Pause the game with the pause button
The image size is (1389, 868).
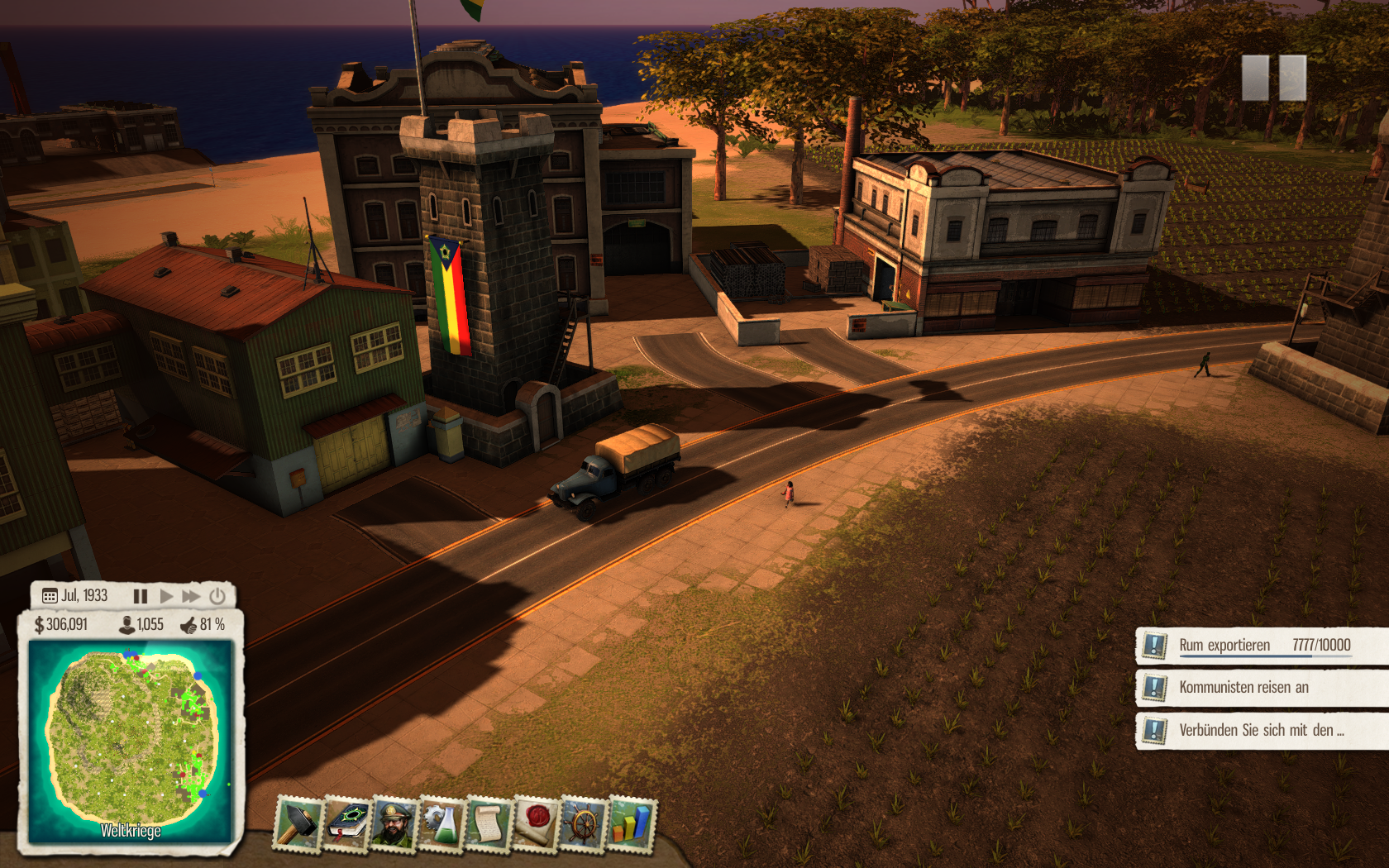[141, 596]
